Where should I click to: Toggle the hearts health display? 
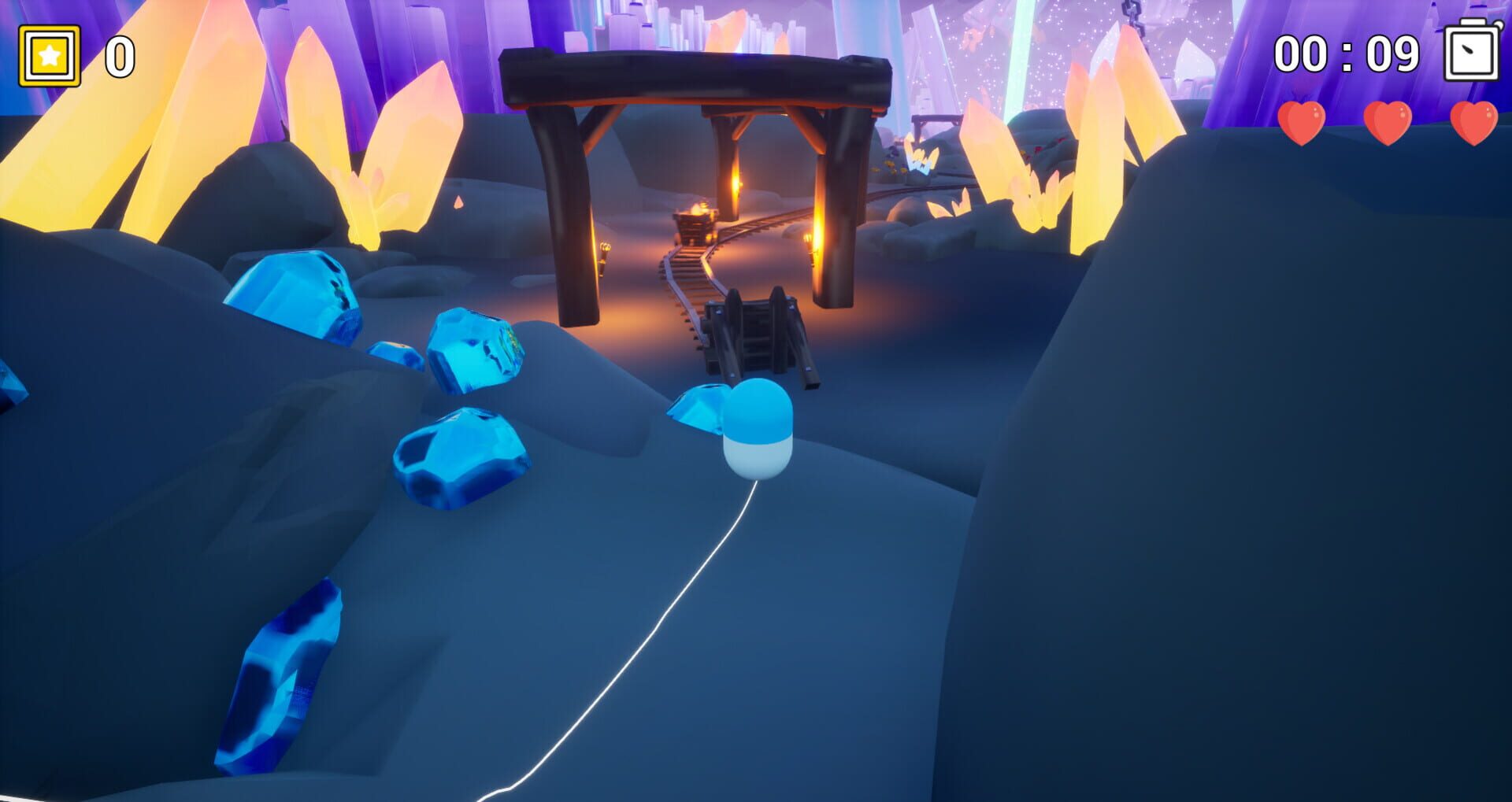(x=1389, y=124)
